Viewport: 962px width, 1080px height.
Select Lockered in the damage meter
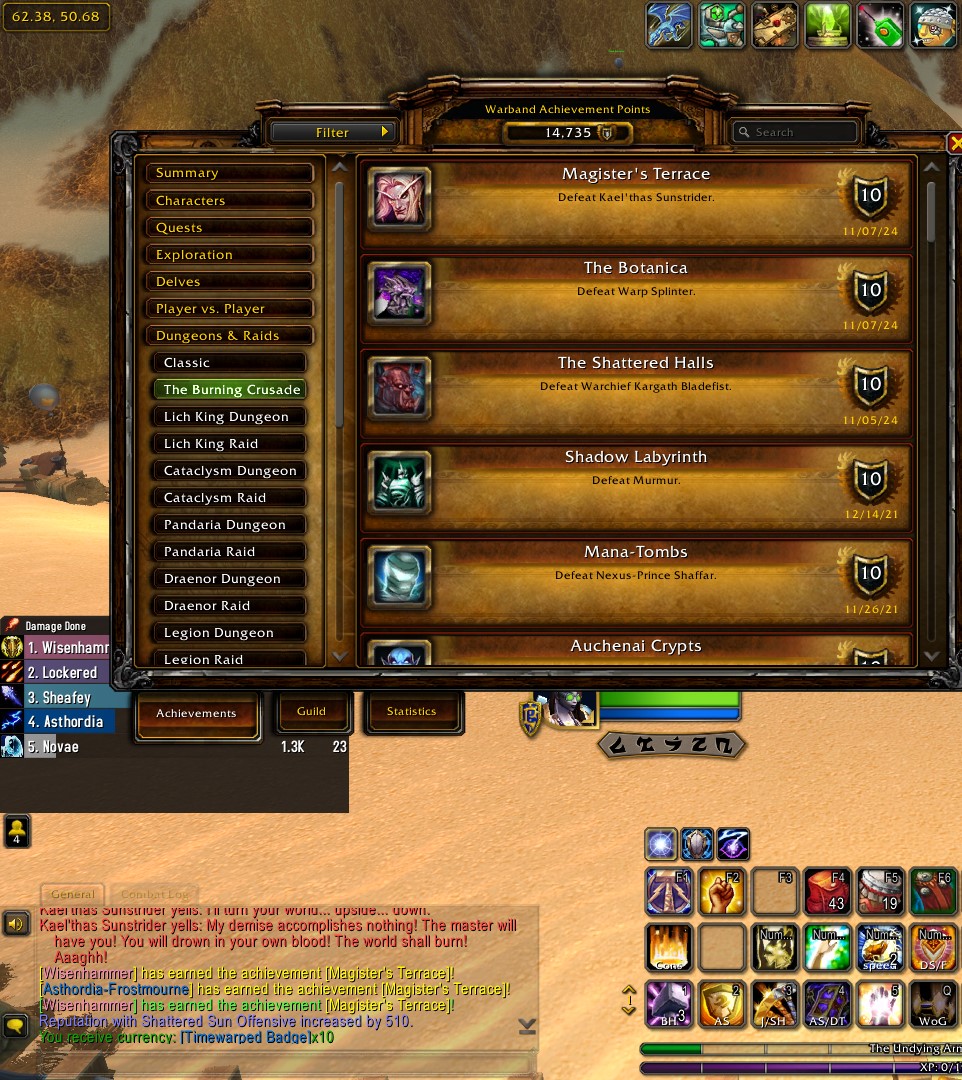point(62,673)
